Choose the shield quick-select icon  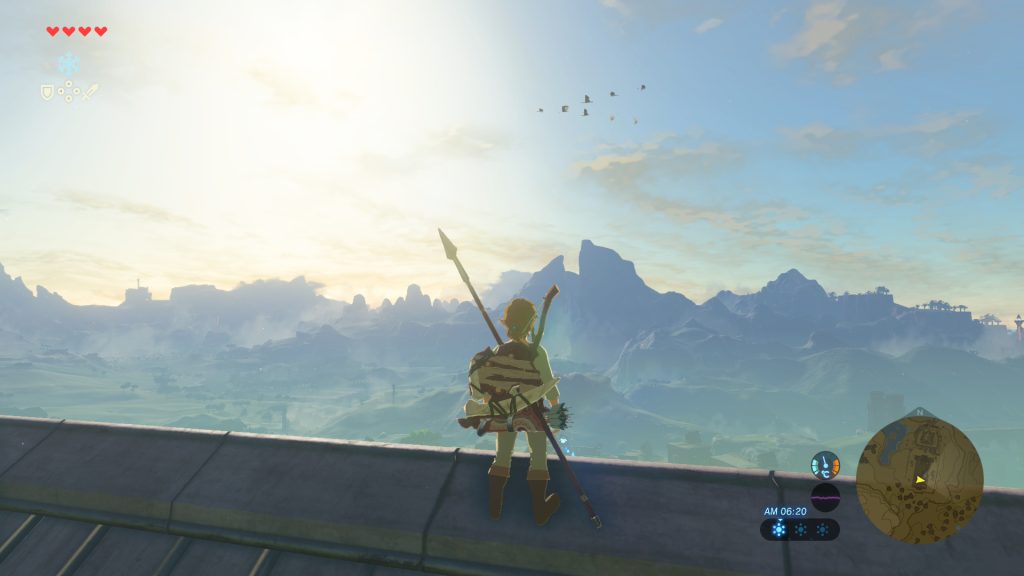pos(46,92)
